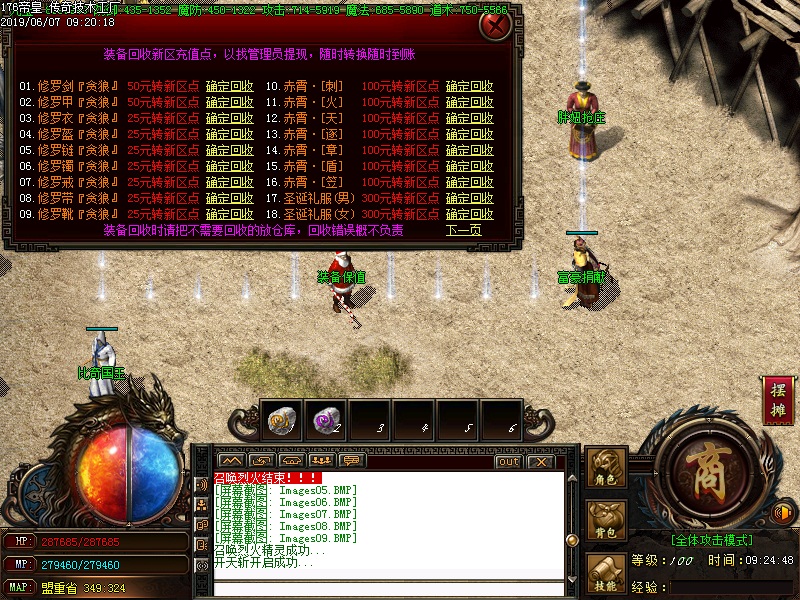Image resolution: width=800 pixels, height=600 pixels.
Task: Open the stall (摆摊) button
Action: (x=778, y=399)
